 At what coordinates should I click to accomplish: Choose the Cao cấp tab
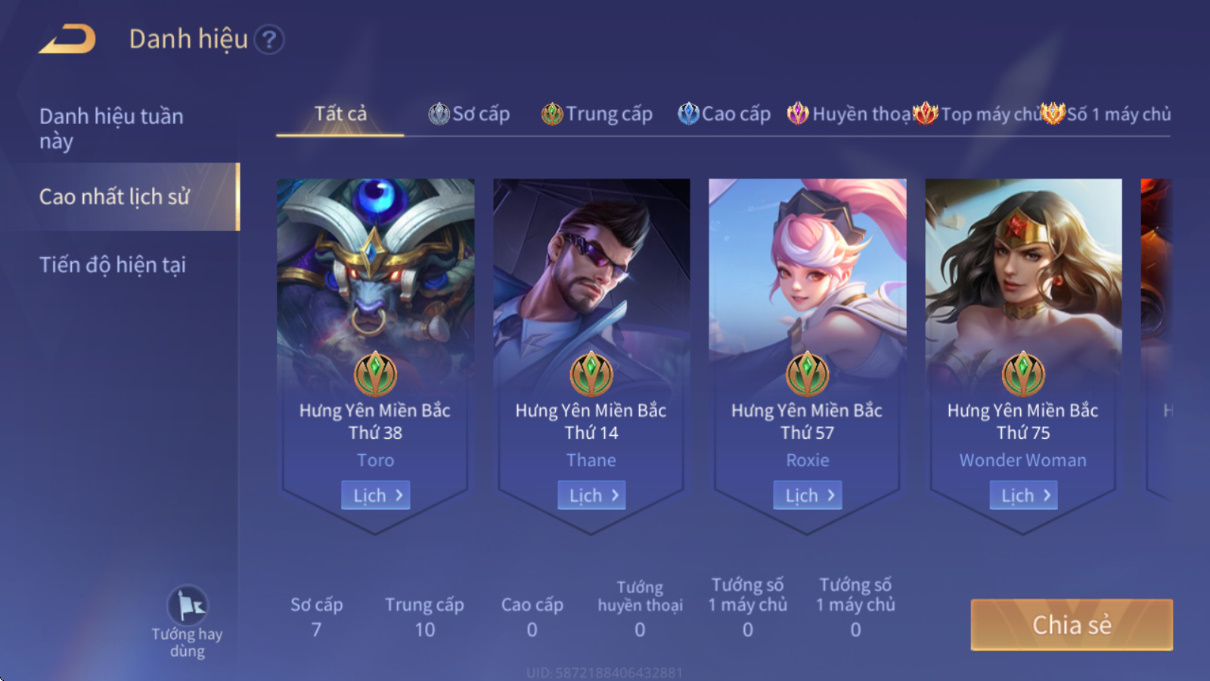[724, 114]
